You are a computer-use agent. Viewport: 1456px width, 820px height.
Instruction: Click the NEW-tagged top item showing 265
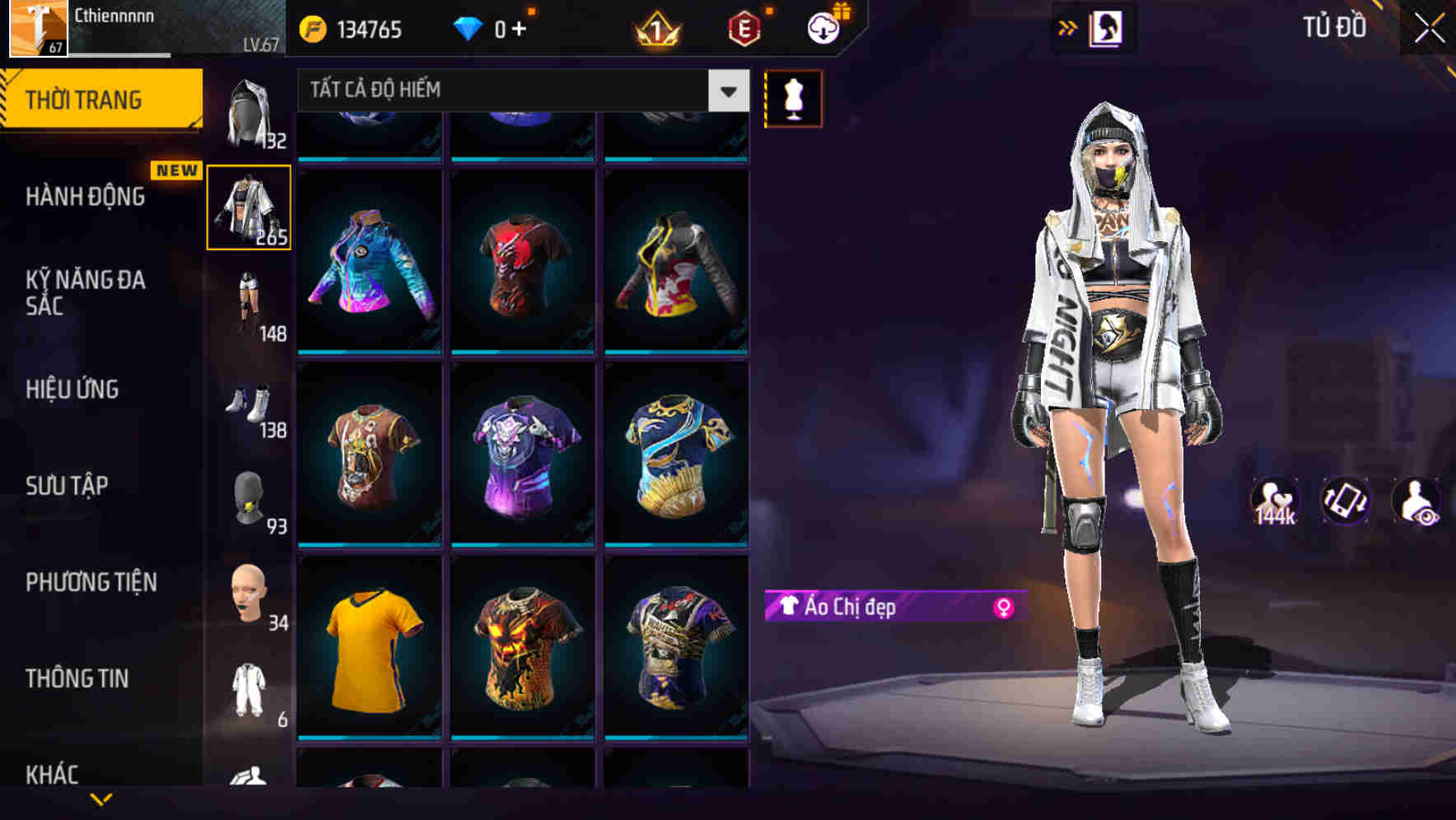[x=250, y=207]
